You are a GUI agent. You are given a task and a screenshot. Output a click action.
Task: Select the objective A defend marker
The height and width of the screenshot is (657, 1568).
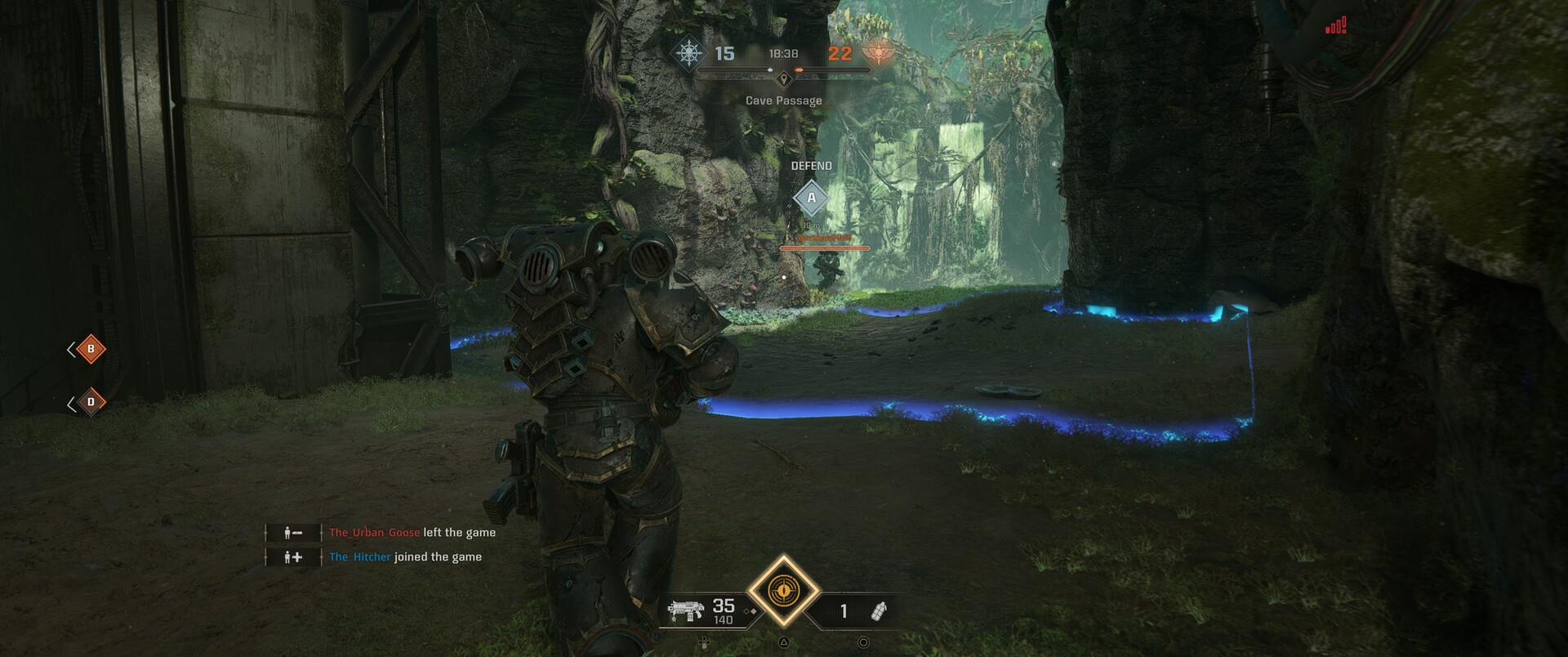pyautogui.click(x=811, y=198)
